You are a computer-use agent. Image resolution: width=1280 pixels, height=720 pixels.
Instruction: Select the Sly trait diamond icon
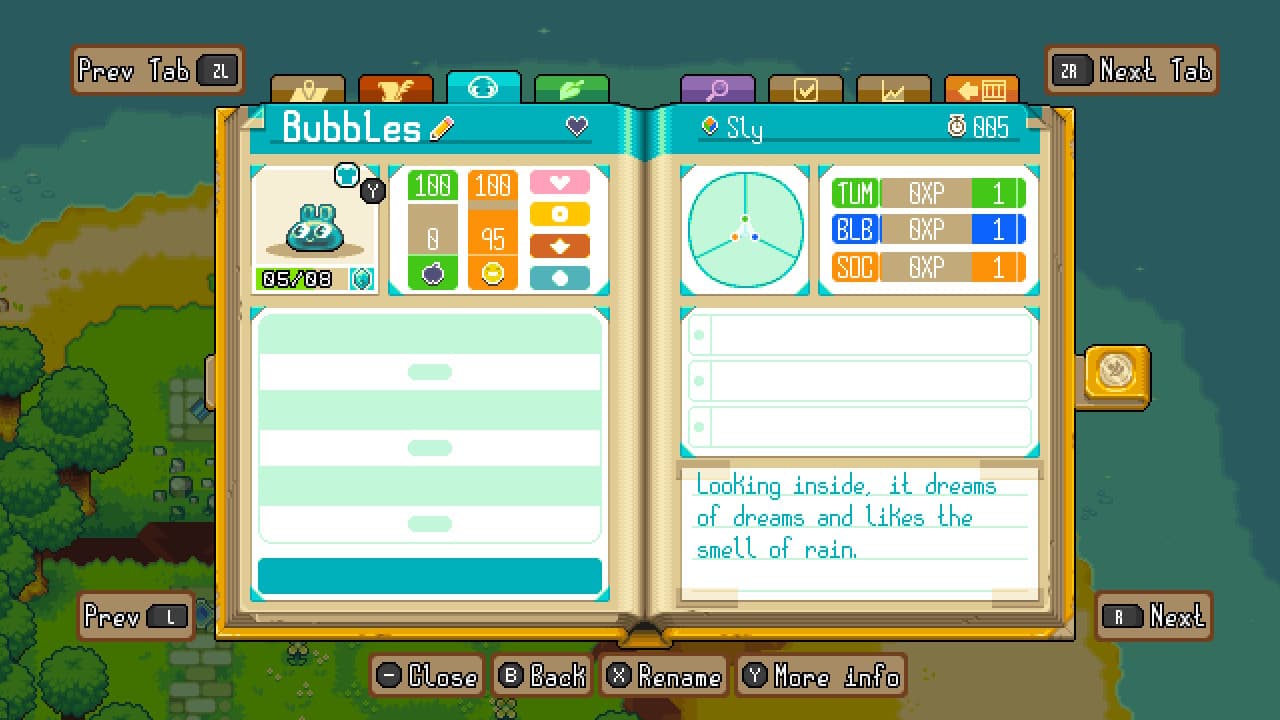tap(710, 127)
